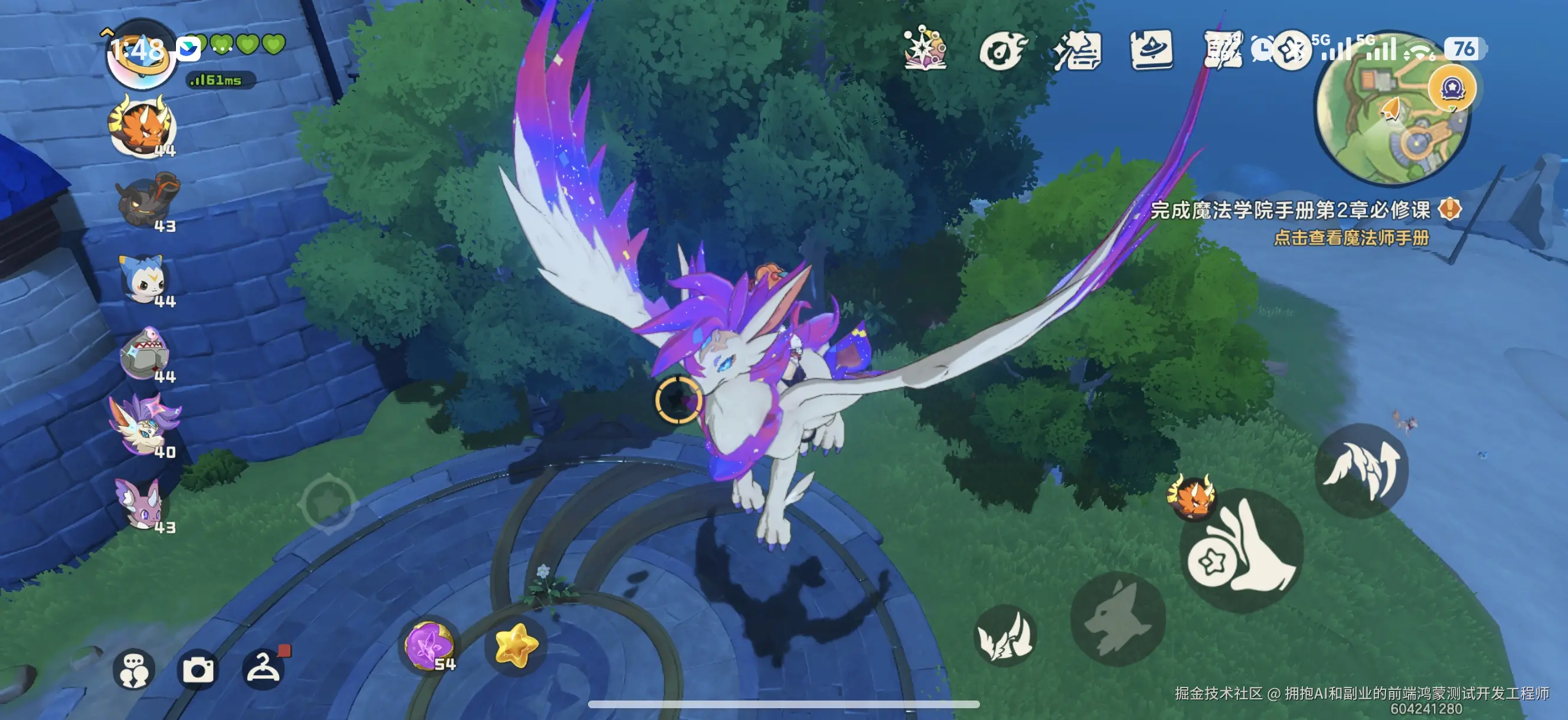Open the friends chat button
1568x720 pixels.
tap(134, 669)
